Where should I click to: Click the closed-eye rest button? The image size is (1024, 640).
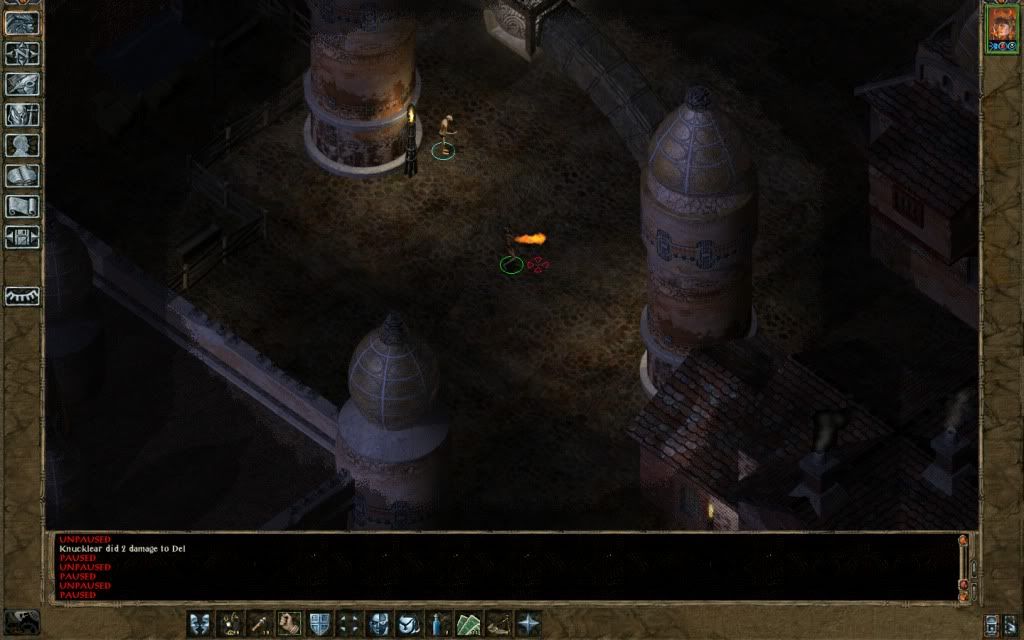click(22, 297)
